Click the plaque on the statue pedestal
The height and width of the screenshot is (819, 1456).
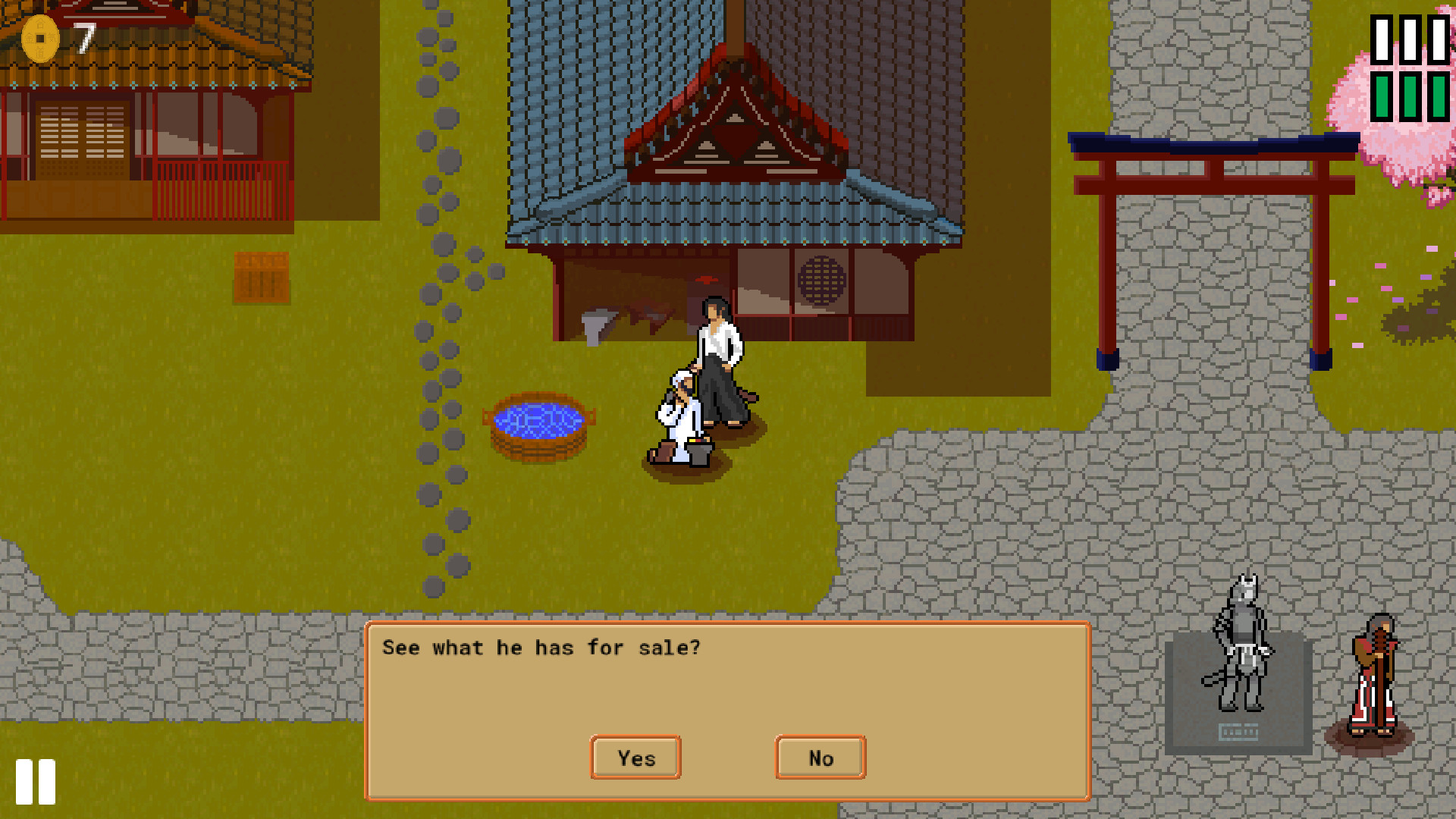point(1239,733)
